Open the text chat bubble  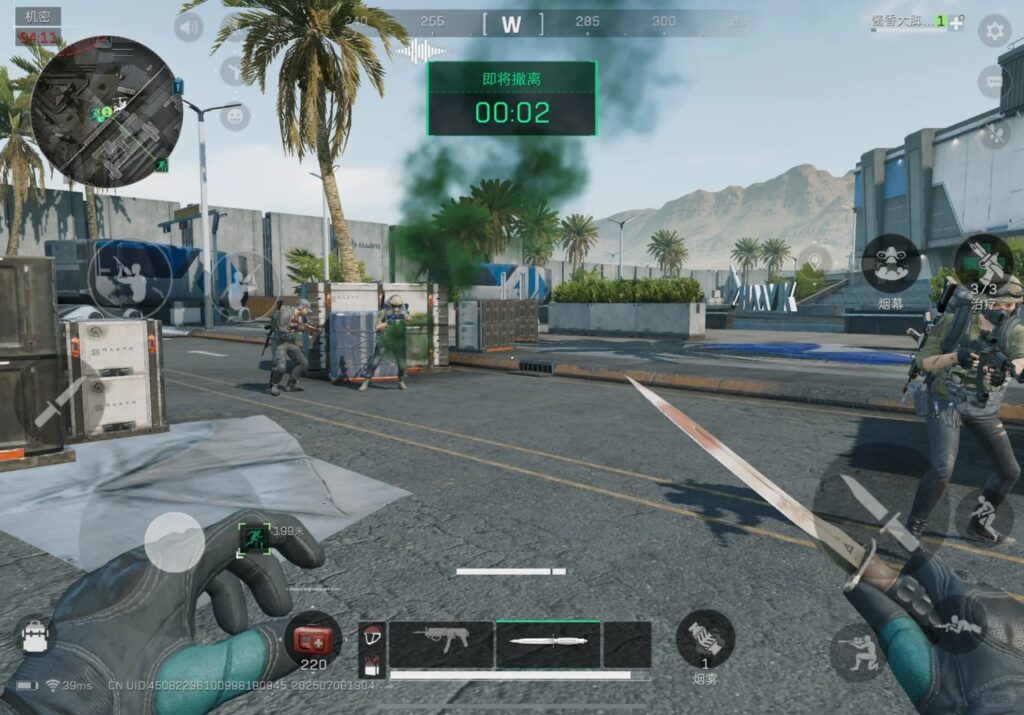click(x=994, y=82)
